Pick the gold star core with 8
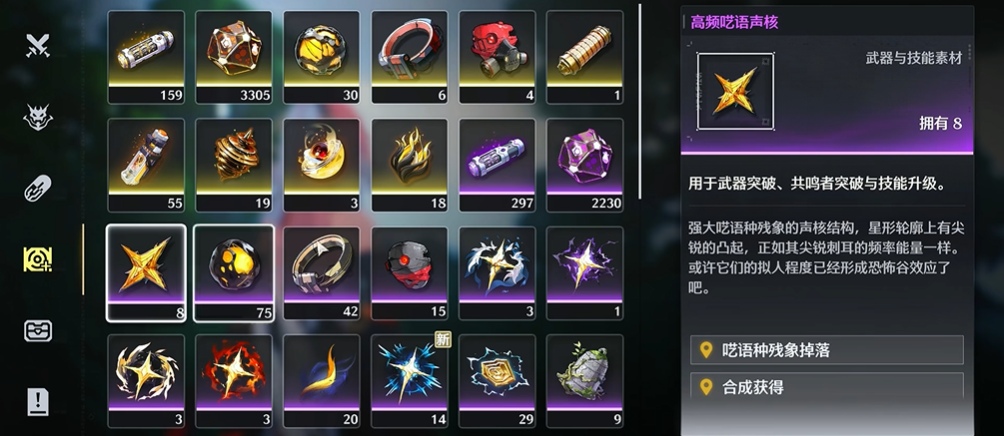This screenshot has width=1004, height=436. pos(146,272)
